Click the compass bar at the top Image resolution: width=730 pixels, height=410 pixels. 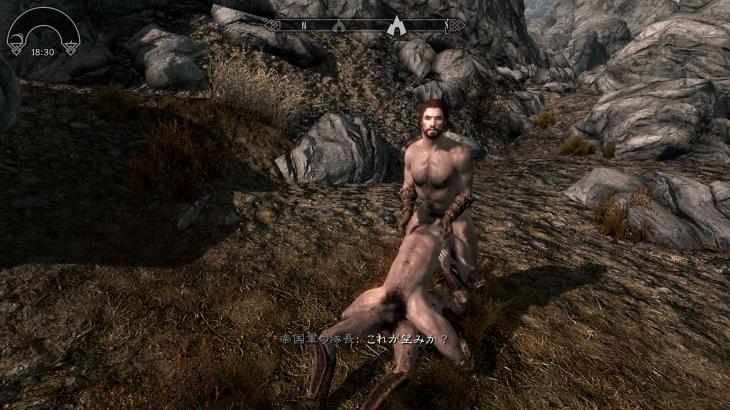365,24
